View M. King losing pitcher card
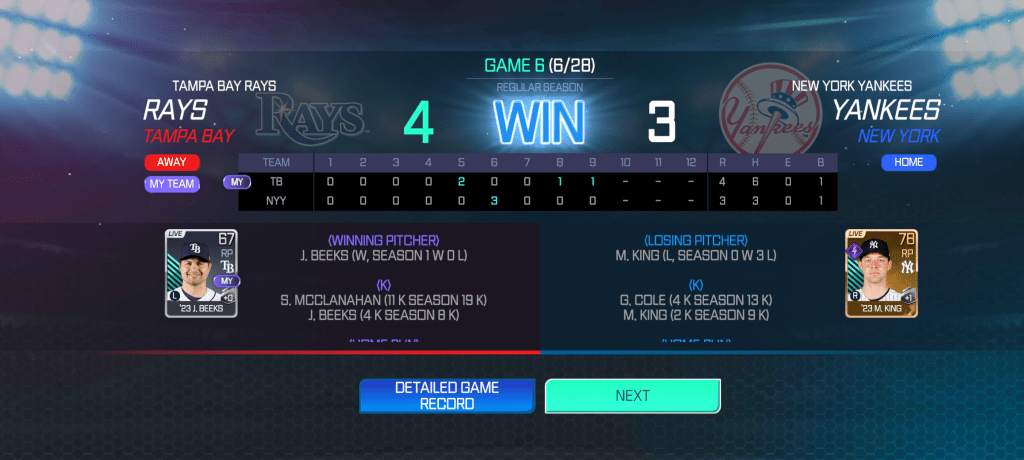Image resolution: width=1024 pixels, height=460 pixels. point(881,273)
